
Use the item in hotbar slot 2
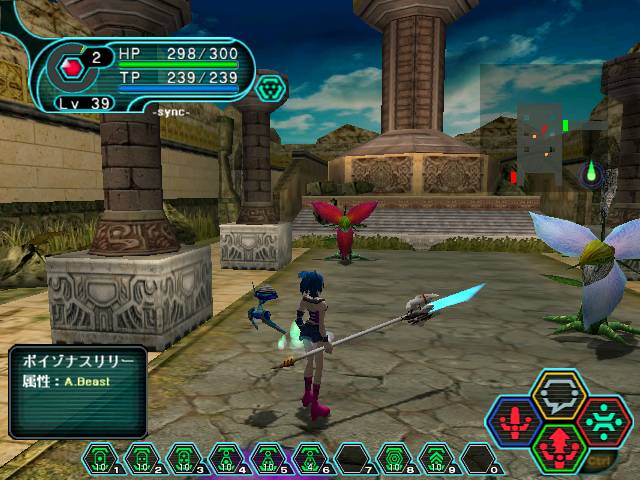(143, 459)
